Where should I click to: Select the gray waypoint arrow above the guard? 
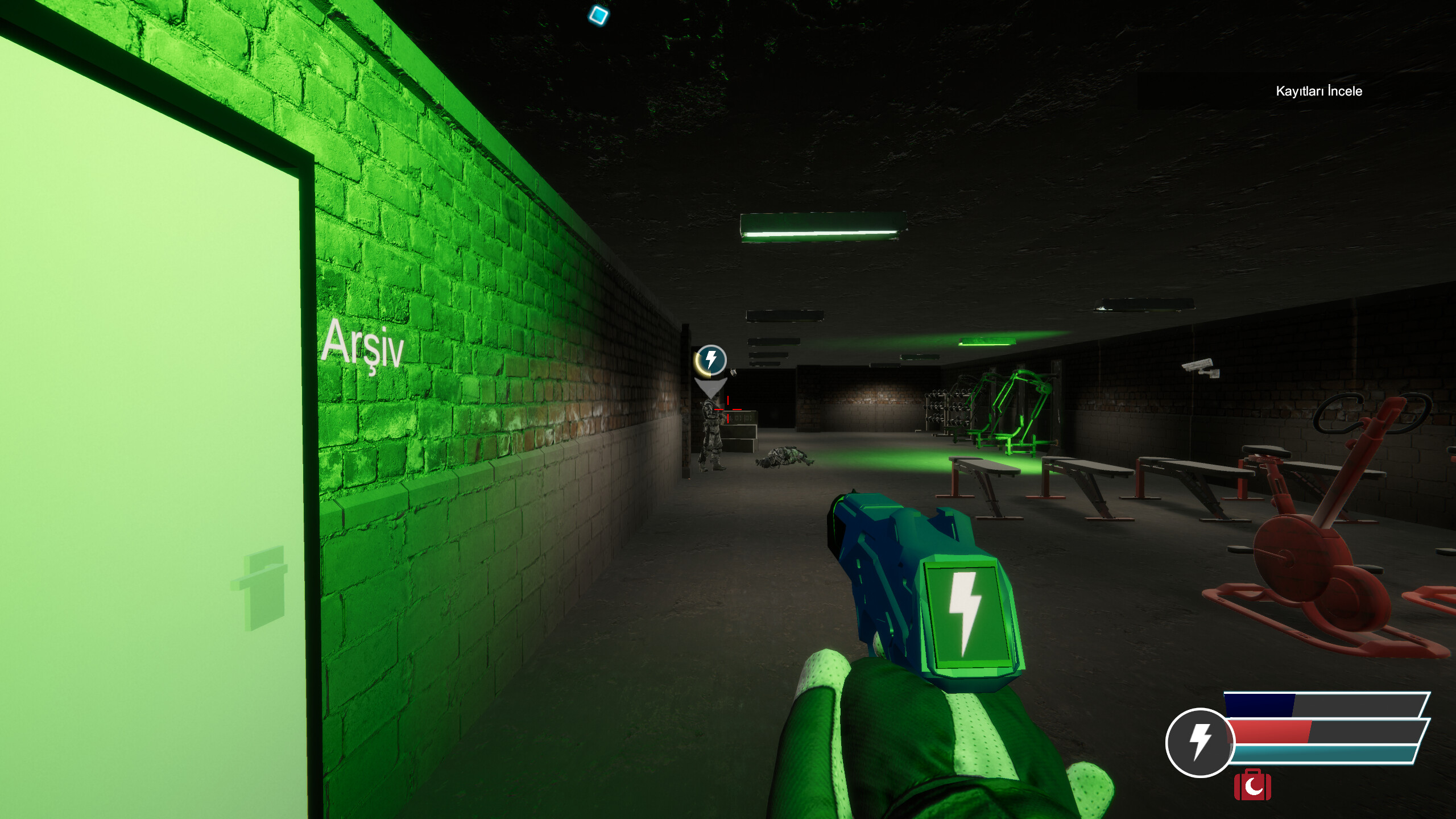point(711,386)
